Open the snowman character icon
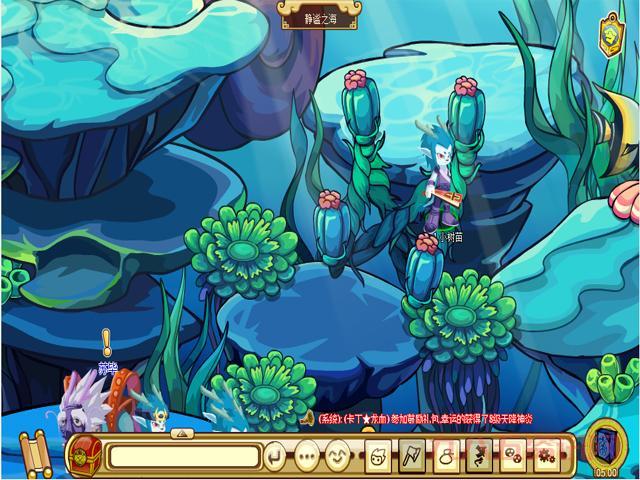640x480 pixels. pyautogui.click(x=447, y=457)
